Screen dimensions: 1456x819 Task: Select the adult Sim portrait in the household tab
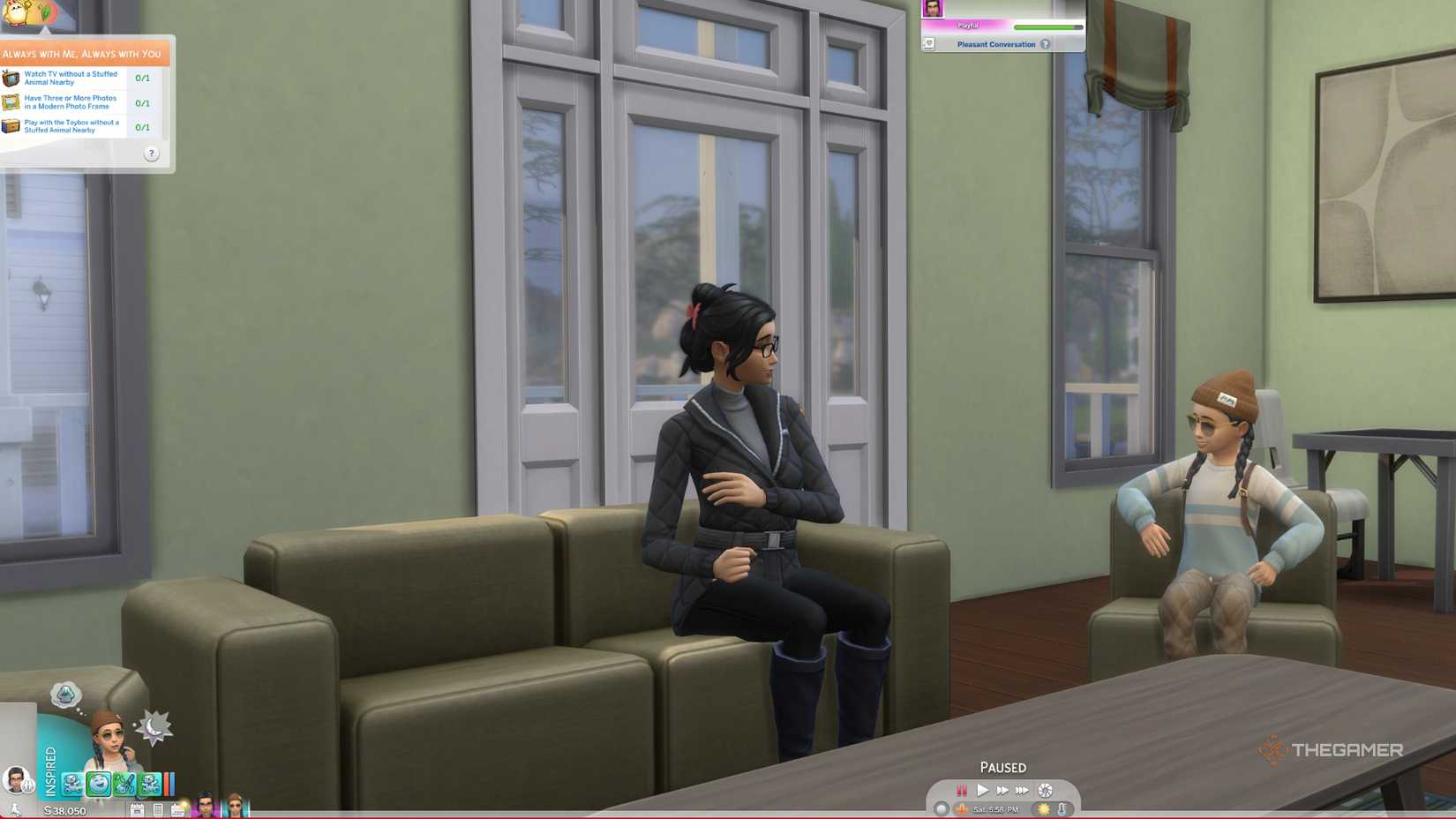[205, 807]
